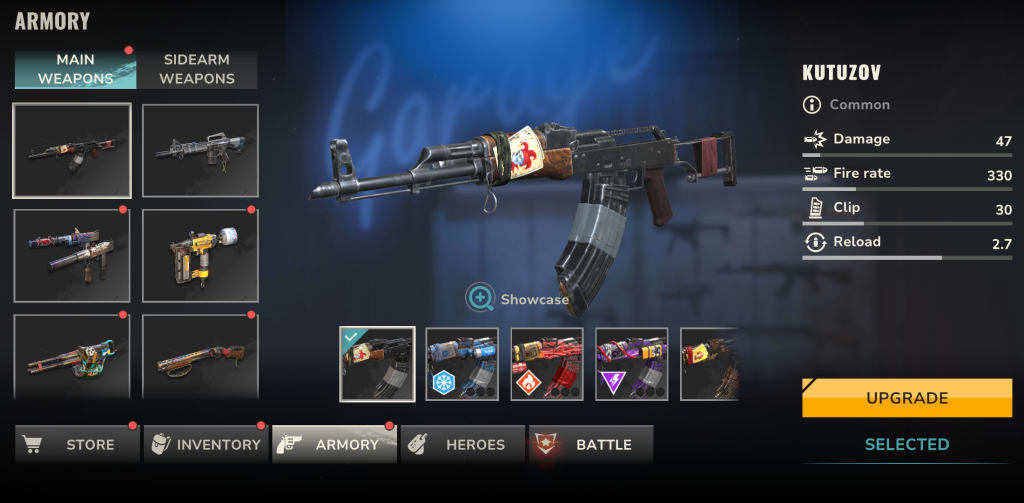Choose the colorful minigun weapon slot

[x=71, y=357]
